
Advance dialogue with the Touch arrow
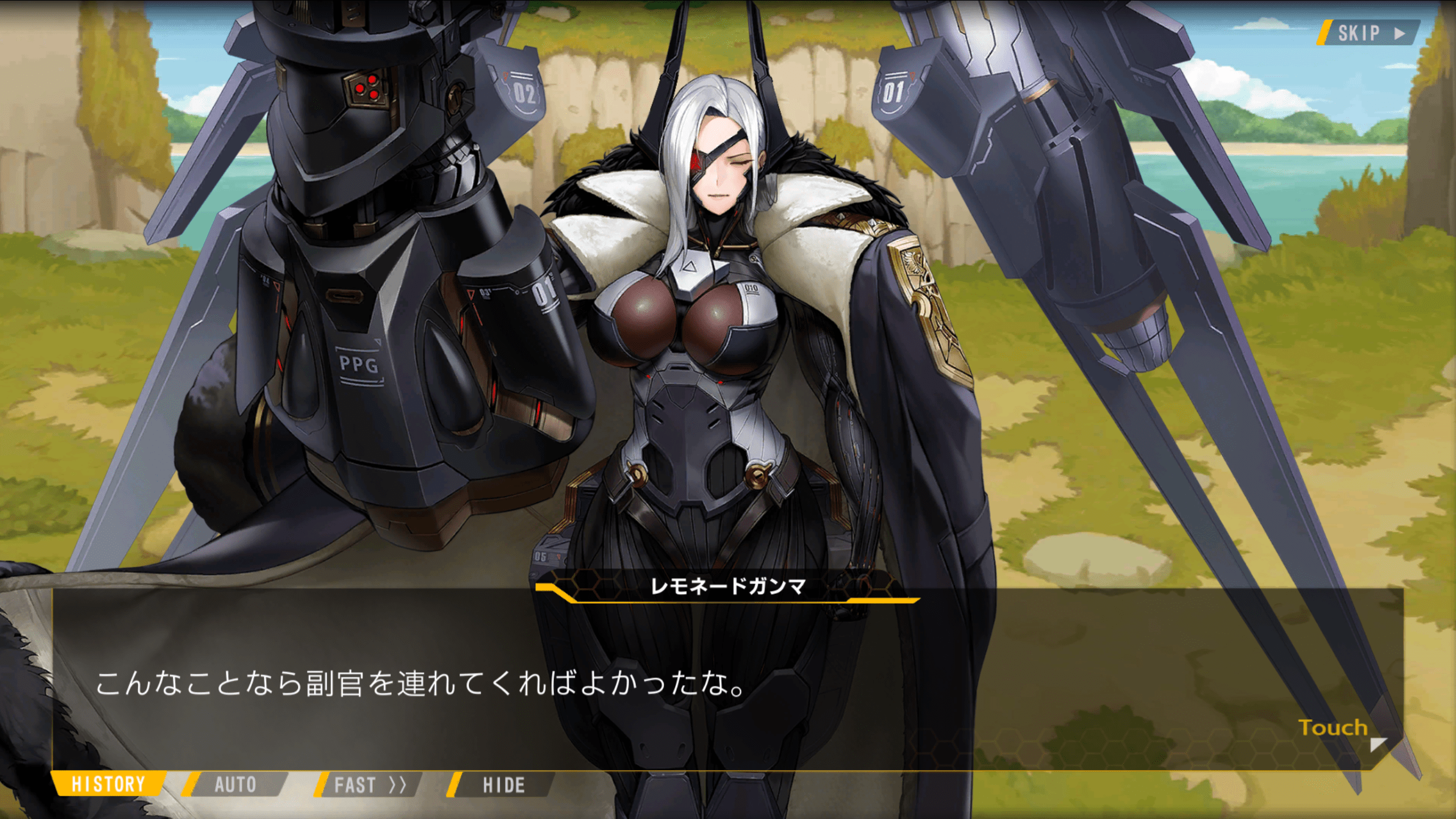click(x=1377, y=743)
